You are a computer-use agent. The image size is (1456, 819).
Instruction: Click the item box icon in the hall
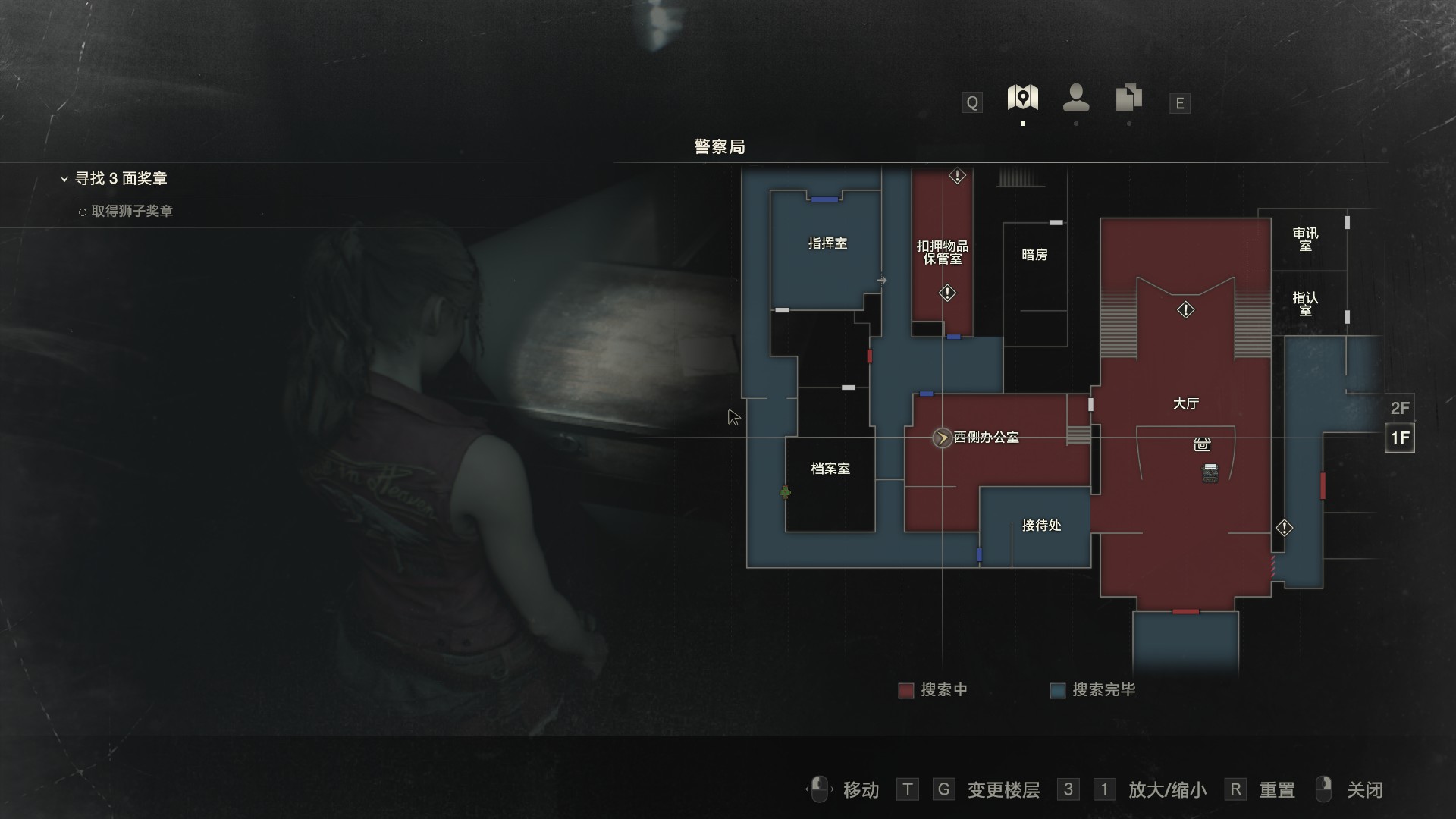coord(1202,444)
